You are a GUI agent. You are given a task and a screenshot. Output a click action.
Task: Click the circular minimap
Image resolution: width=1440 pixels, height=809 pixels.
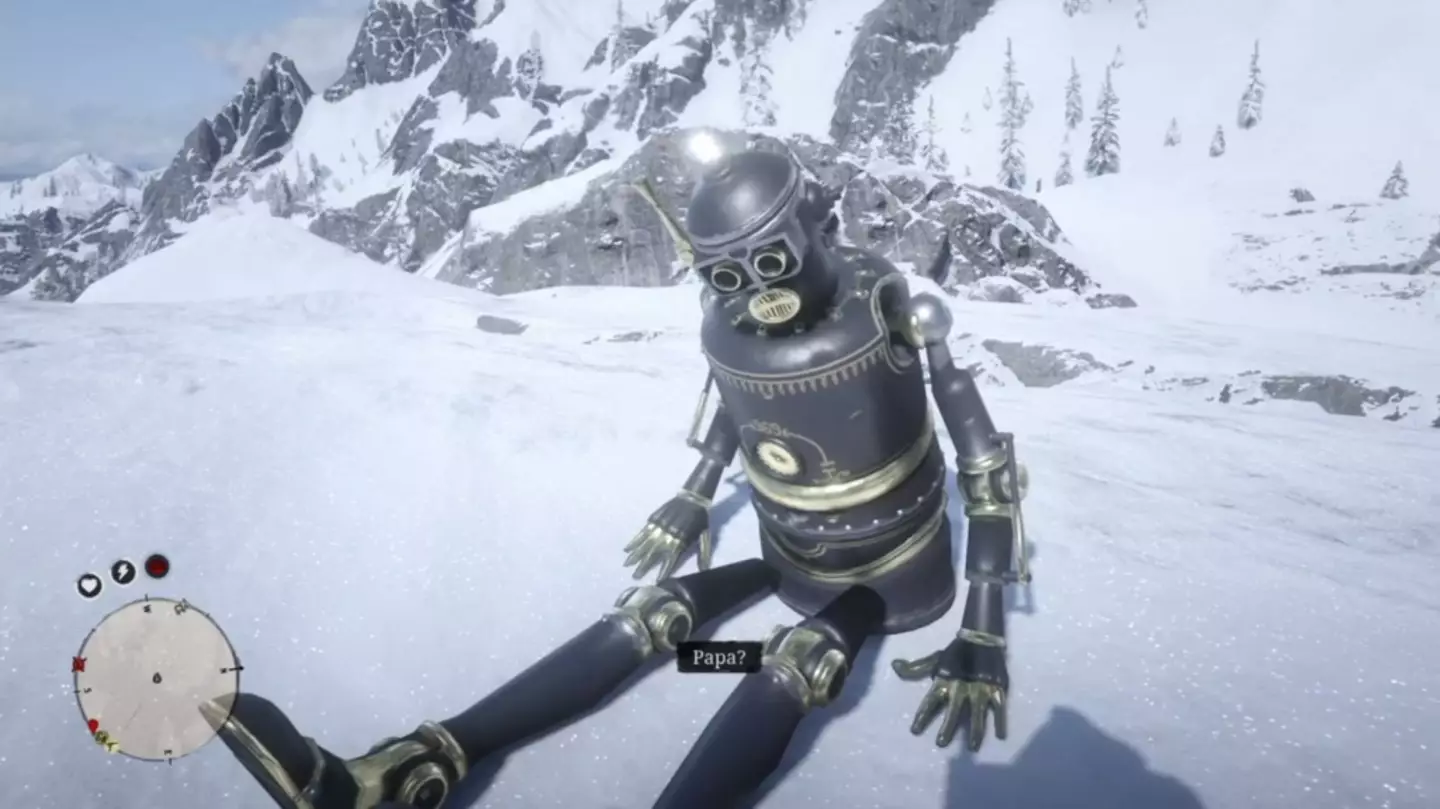click(x=156, y=677)
